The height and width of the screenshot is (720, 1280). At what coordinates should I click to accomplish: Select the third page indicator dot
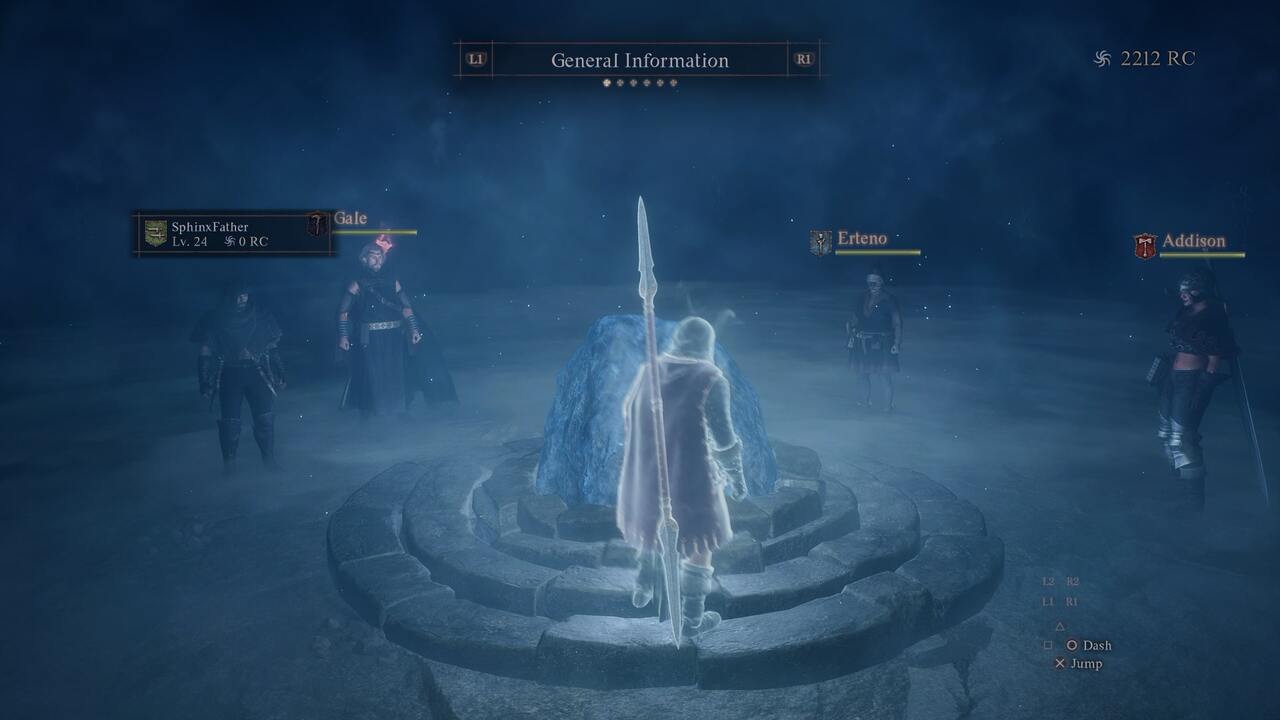(633, 81)
